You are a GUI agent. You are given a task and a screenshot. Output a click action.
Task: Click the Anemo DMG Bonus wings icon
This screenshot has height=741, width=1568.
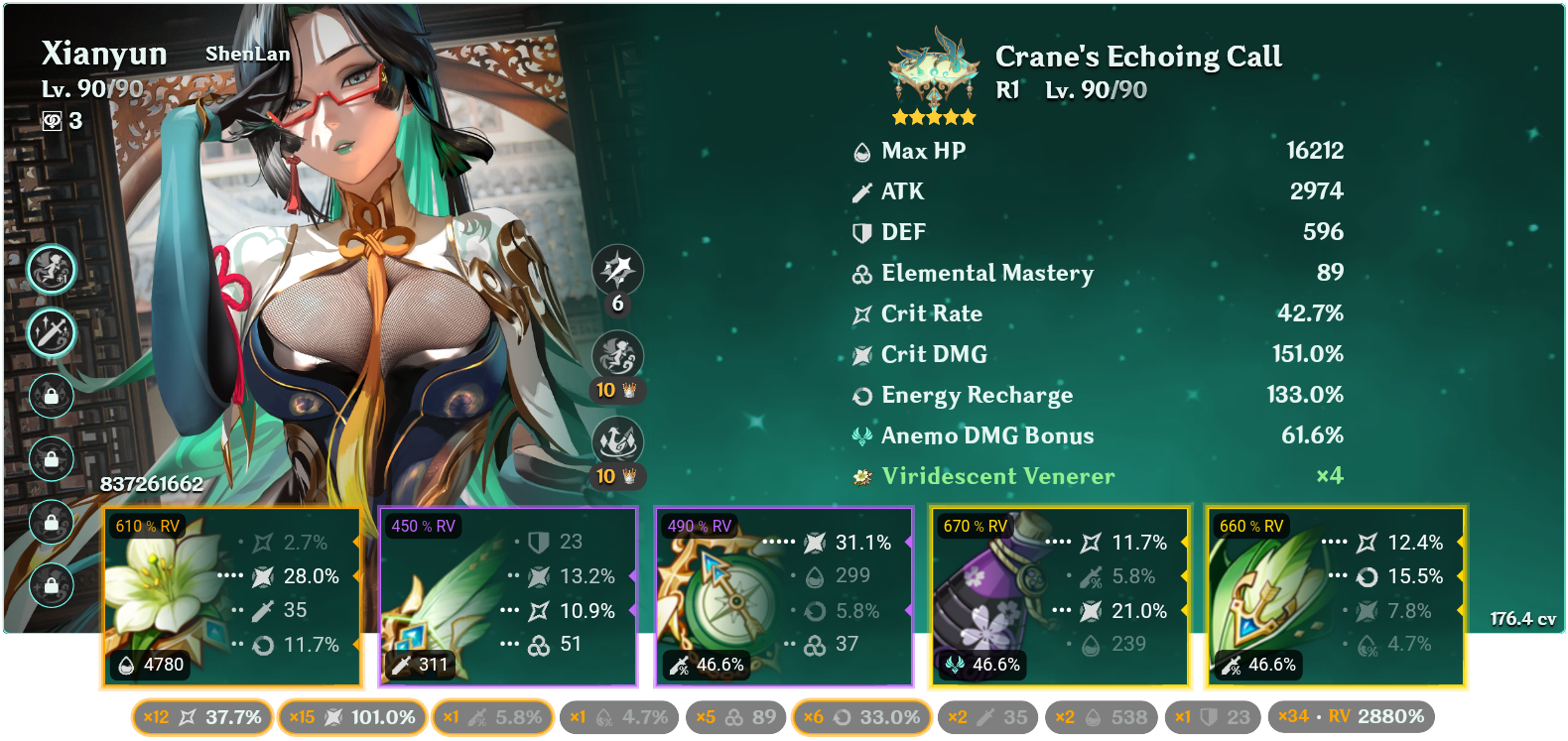coord(860,434)
